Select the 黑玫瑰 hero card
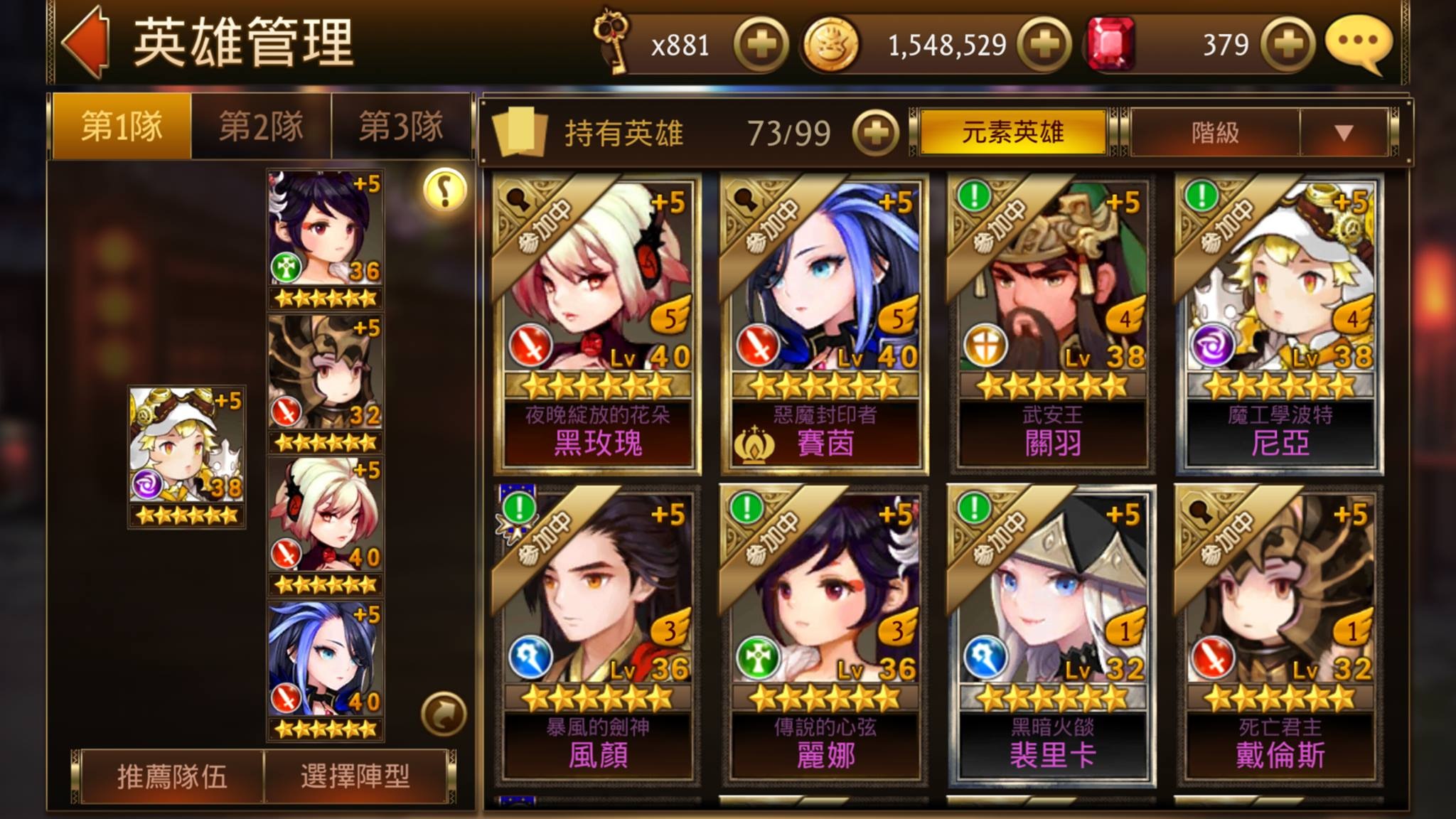Viewport: 1456px width, 819px height. (597, 323)
